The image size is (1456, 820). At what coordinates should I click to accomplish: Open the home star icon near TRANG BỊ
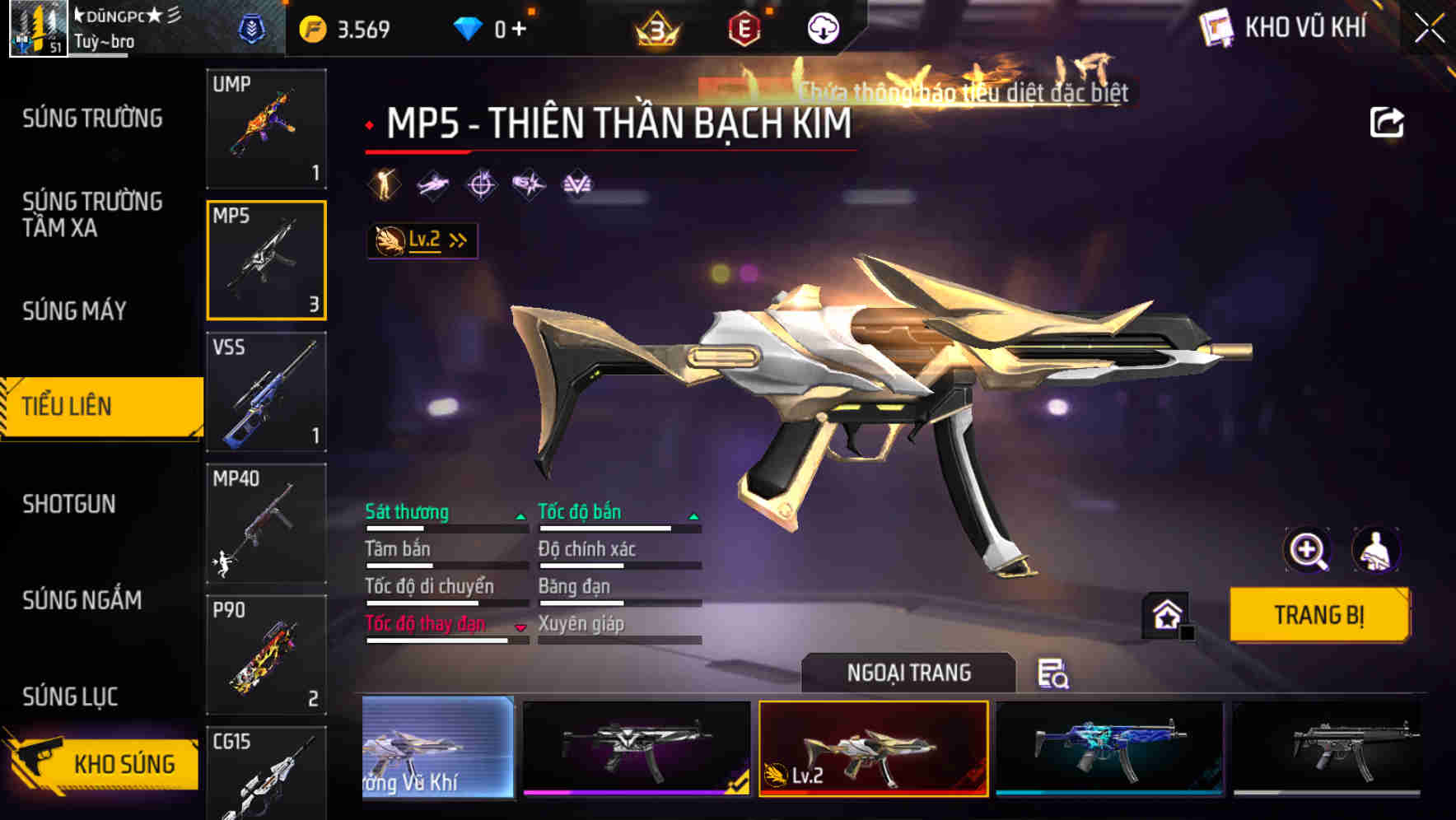(x=1164, y=614)
